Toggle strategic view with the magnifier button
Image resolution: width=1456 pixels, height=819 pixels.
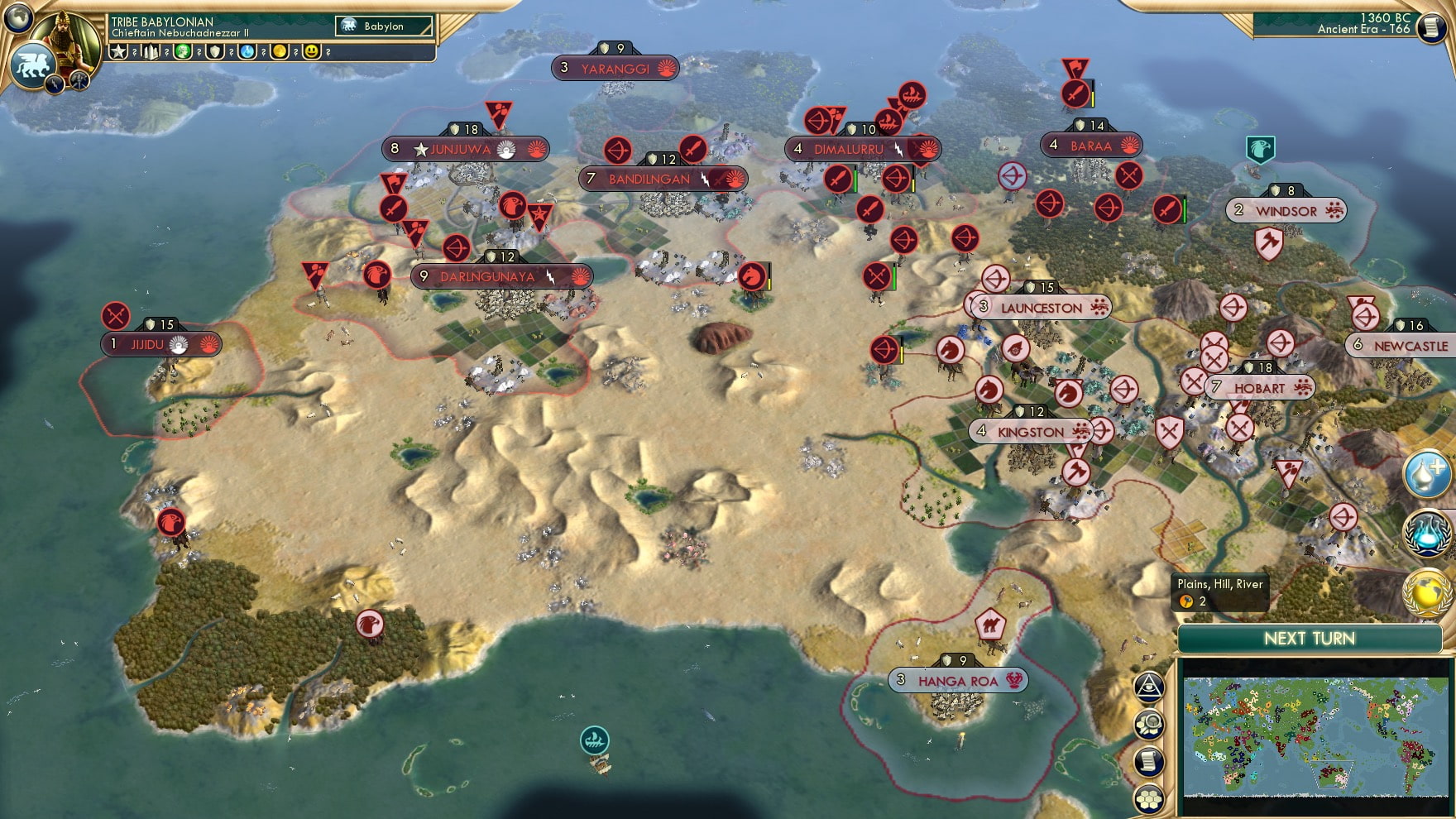(1148, 726)
